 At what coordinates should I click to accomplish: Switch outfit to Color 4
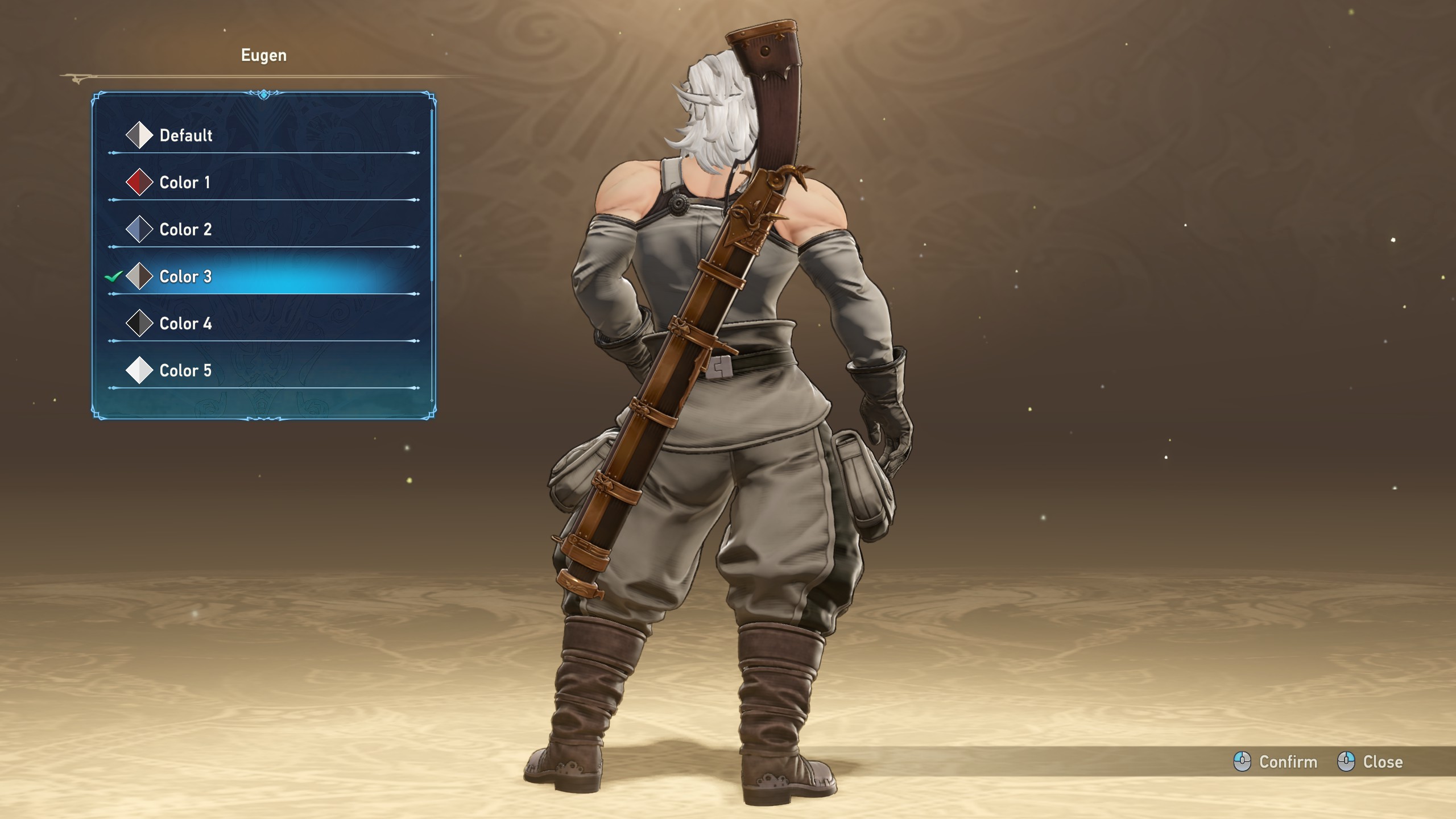point(185,324)
